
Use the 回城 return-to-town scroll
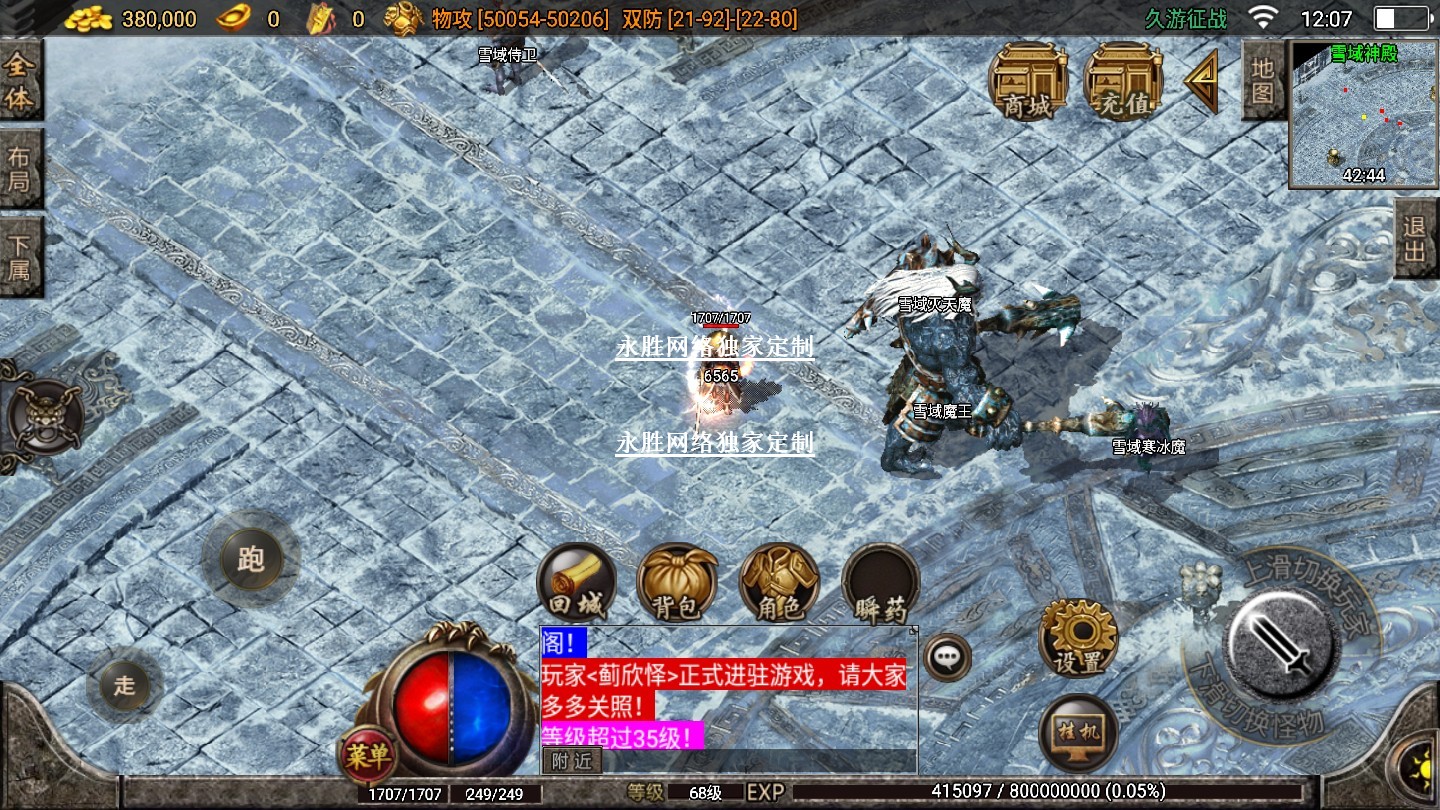(x=577, y=583)
